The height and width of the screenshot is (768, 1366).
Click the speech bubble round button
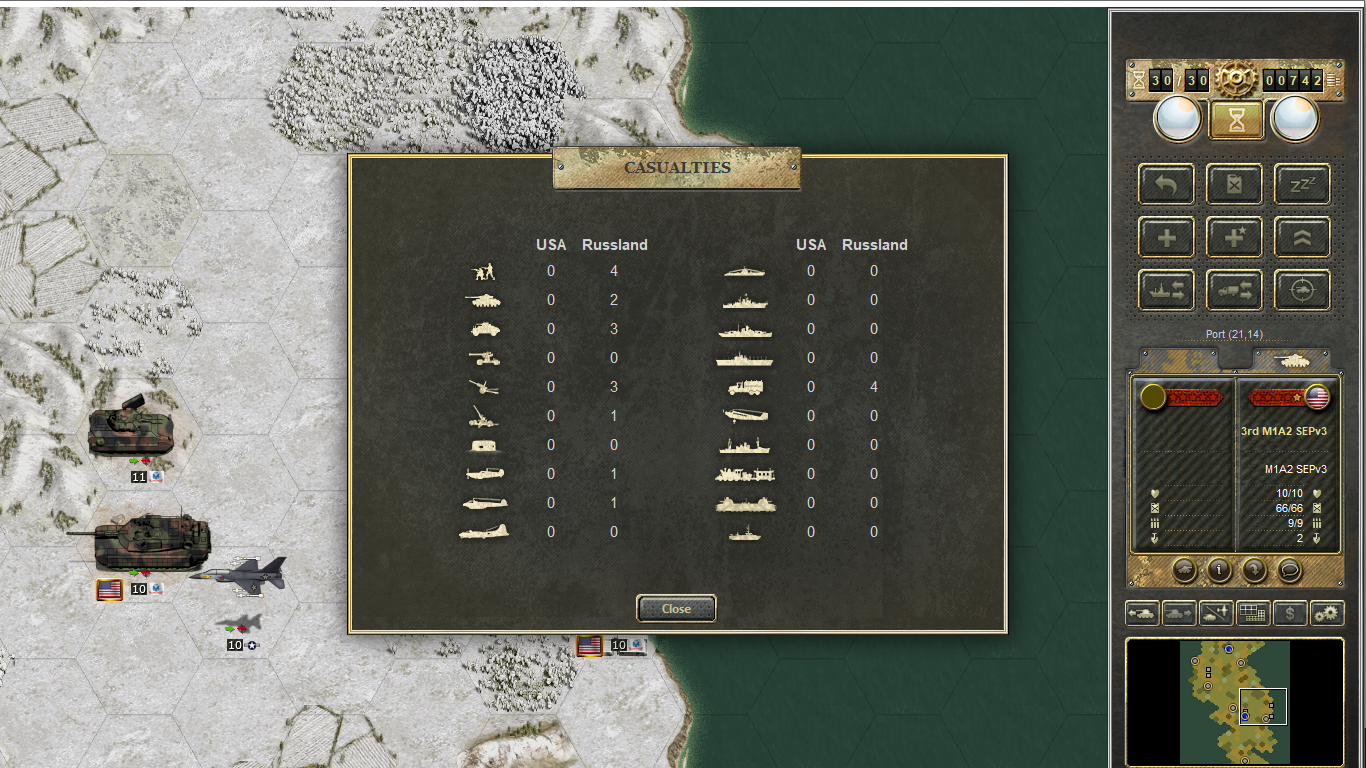click(x=1290, y=570)
